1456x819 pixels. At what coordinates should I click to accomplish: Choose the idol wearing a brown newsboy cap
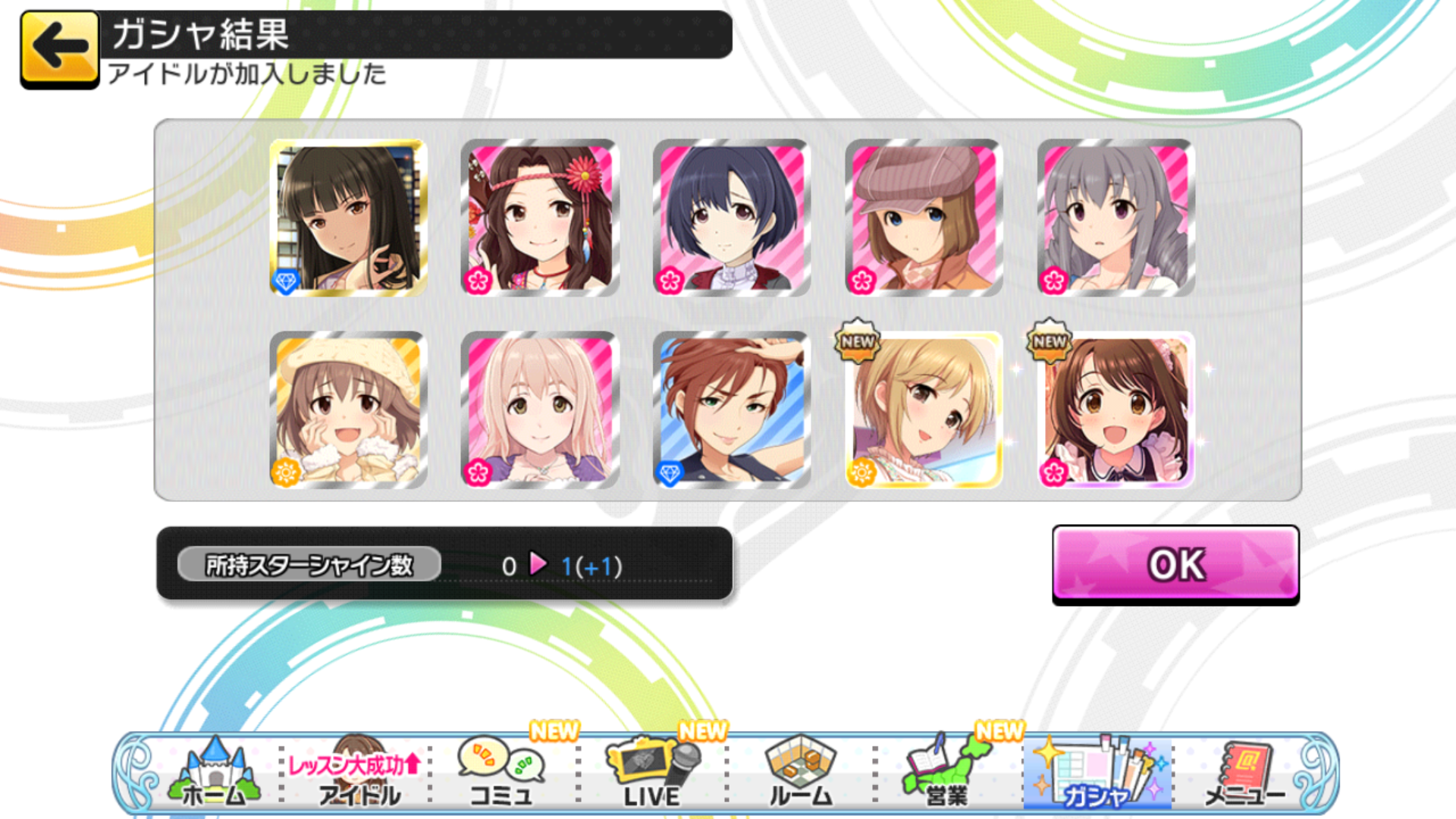924,218
